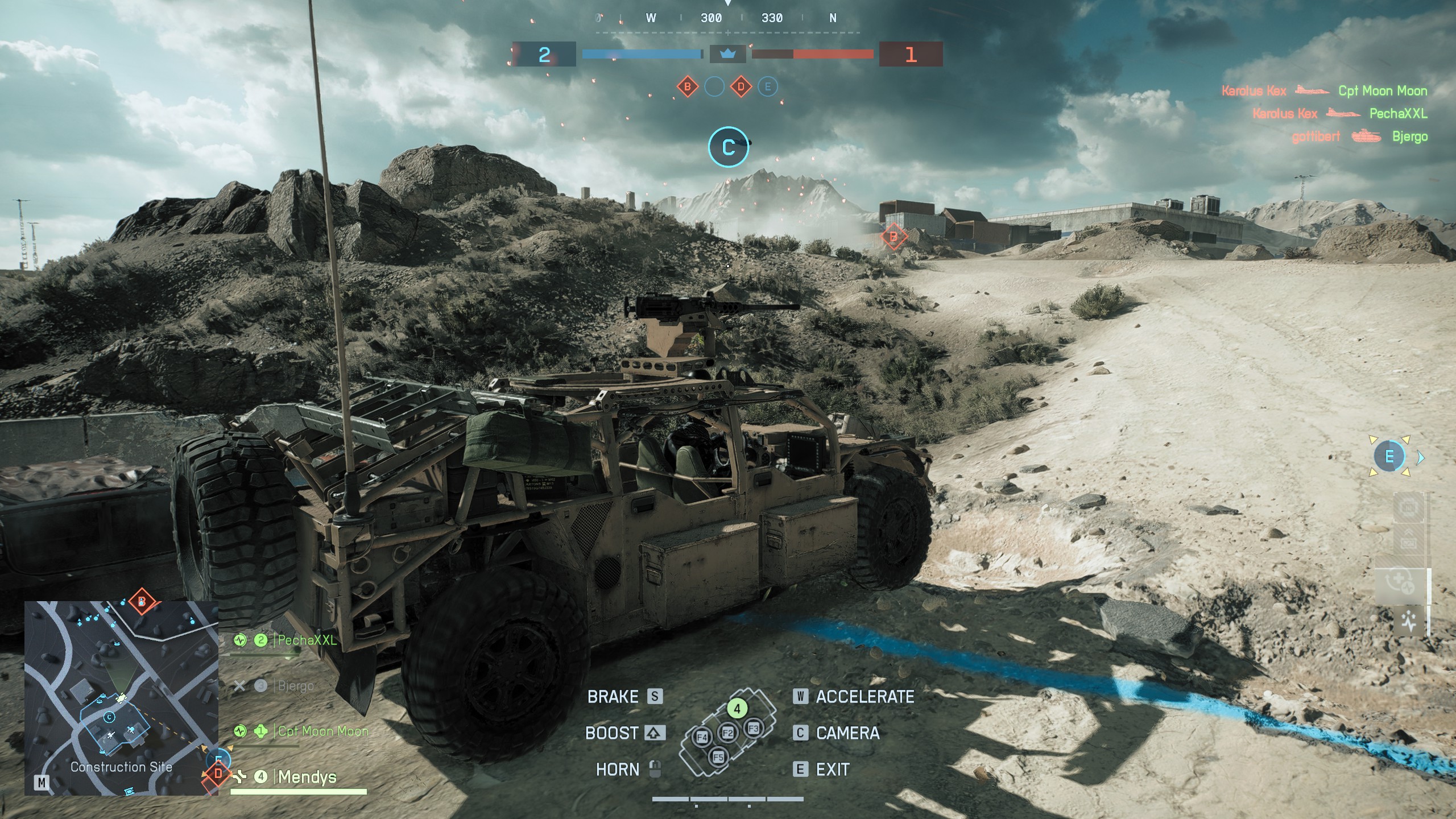Screen dimensions: 1456x819
Task: Click the E objective marker with yellow arrows
Action: click(x=1389, y=456)
